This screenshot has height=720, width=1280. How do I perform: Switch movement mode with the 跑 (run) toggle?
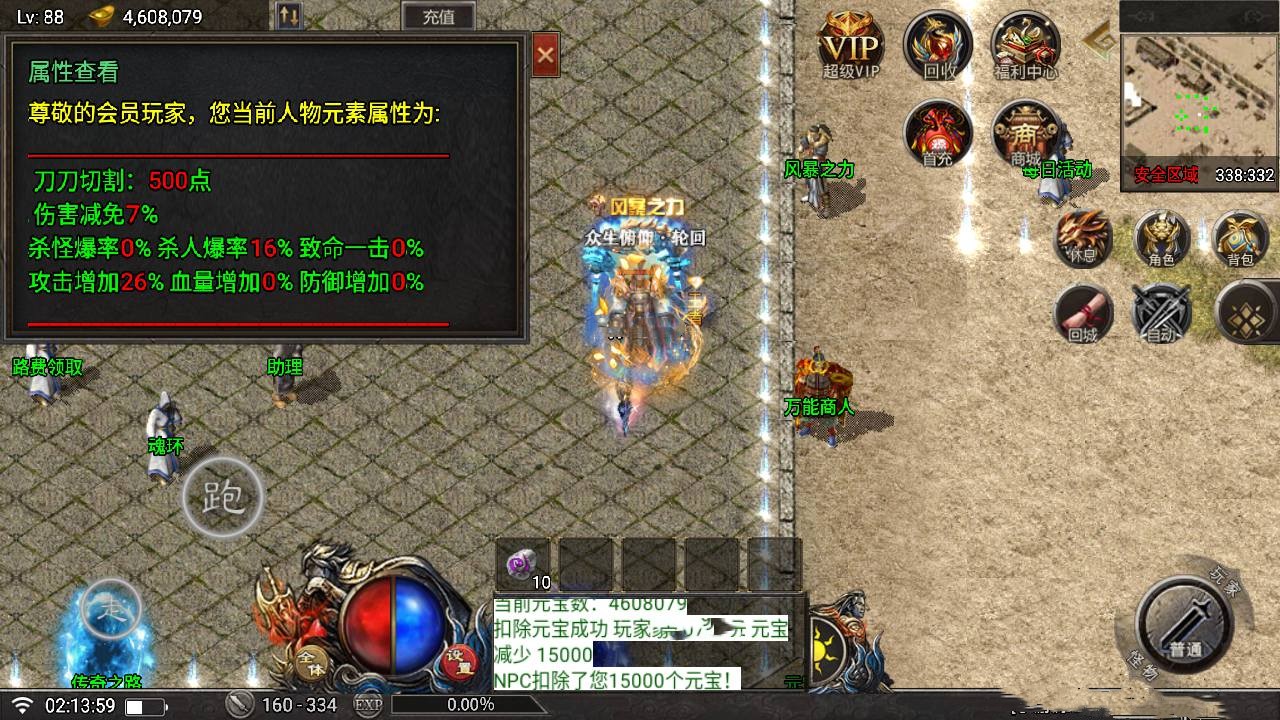point(221,498)
